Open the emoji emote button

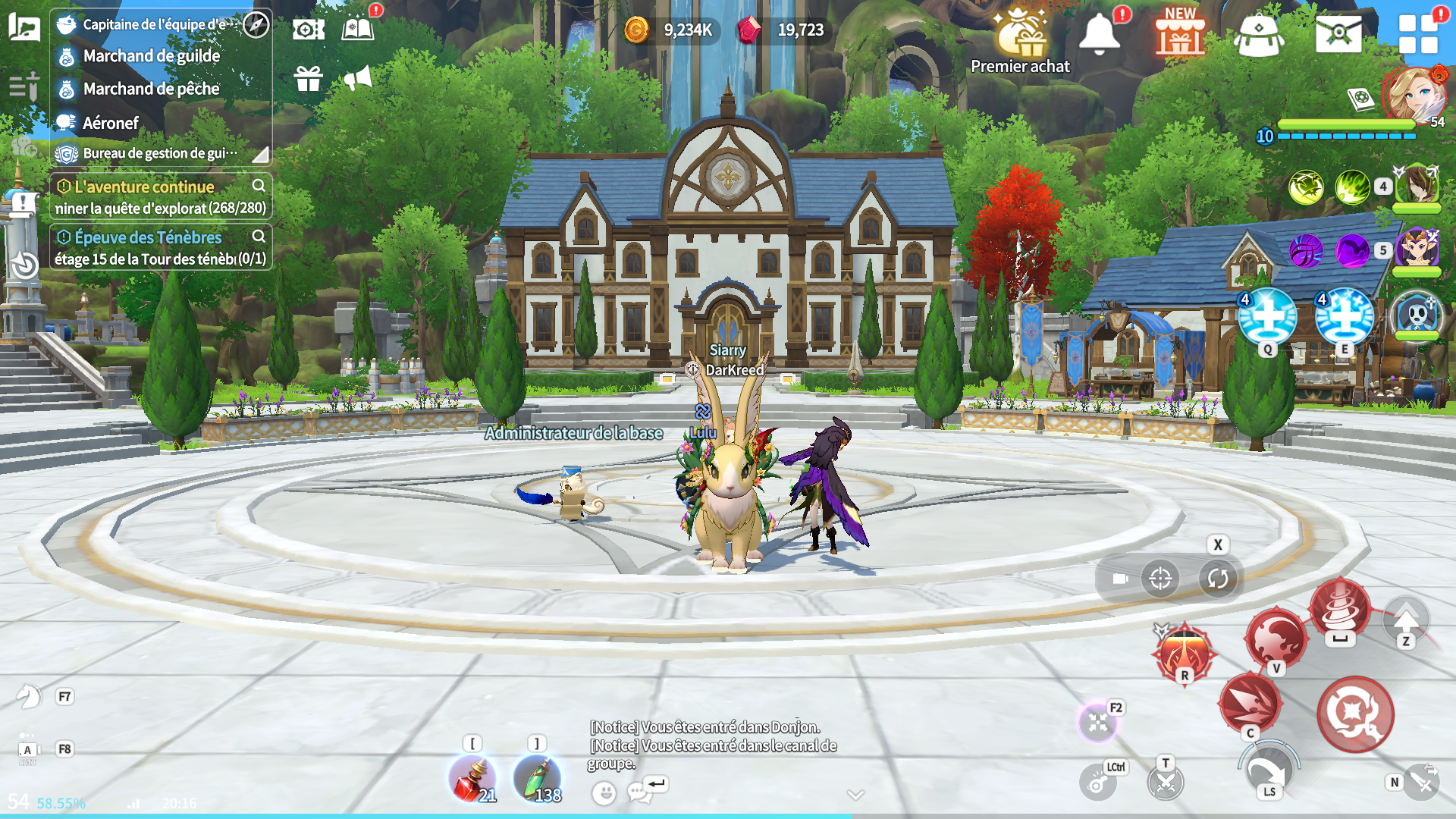coord(604,793)
